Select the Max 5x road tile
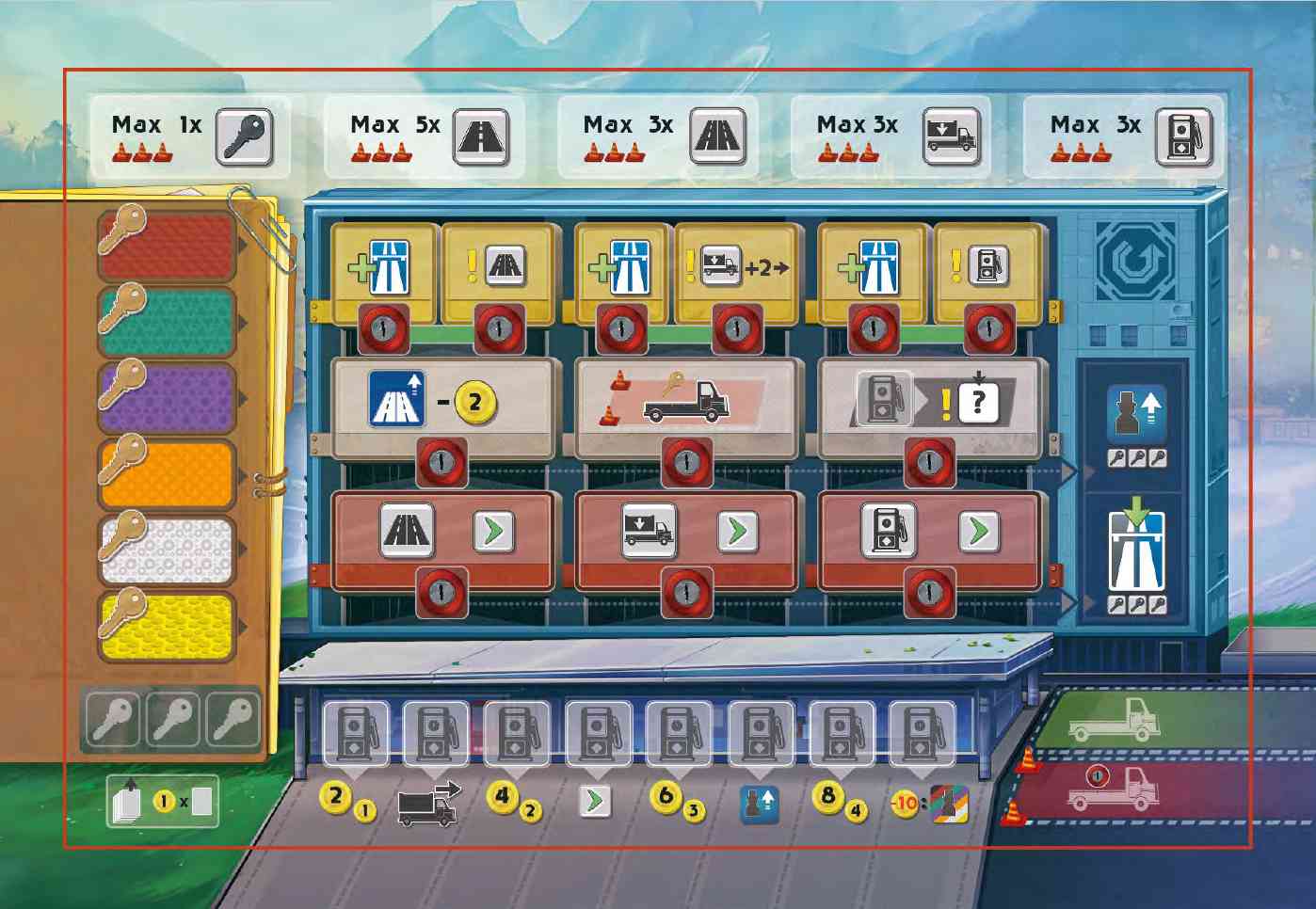The height and width of the screenshot is (909, 1316). click(424, 137)
